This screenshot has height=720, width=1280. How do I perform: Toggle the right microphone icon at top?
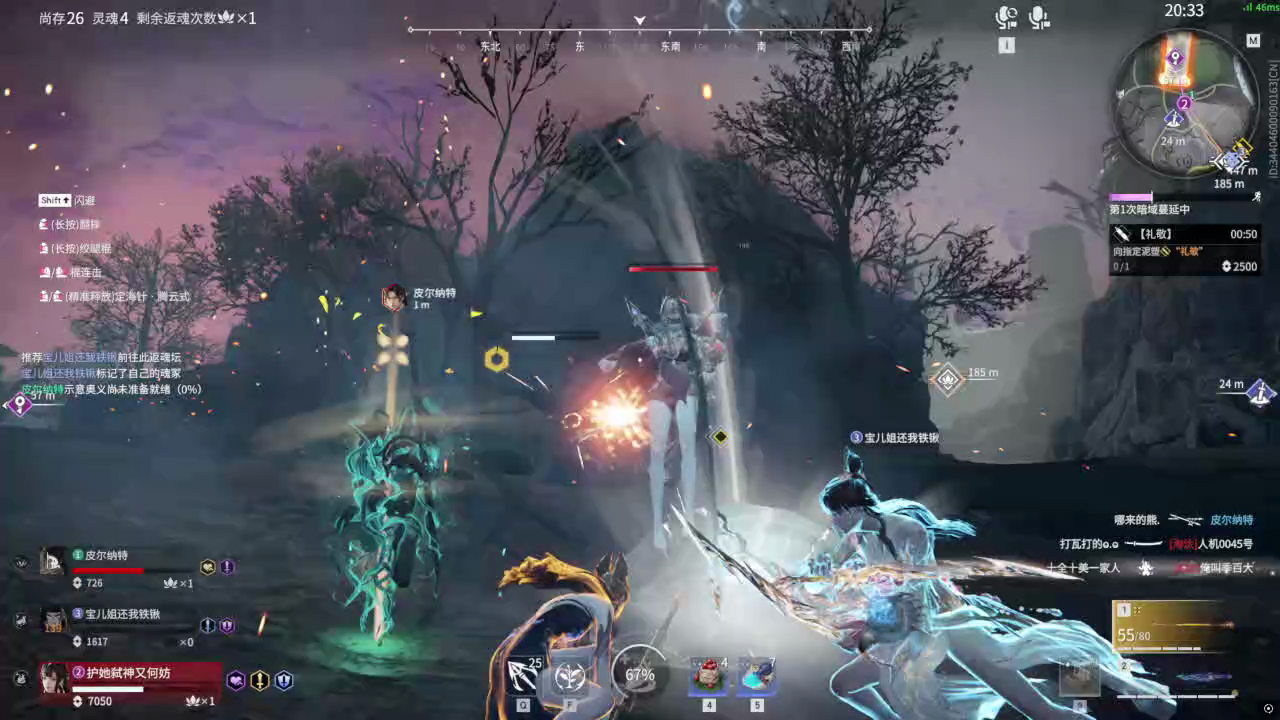tap(1036, 17)
